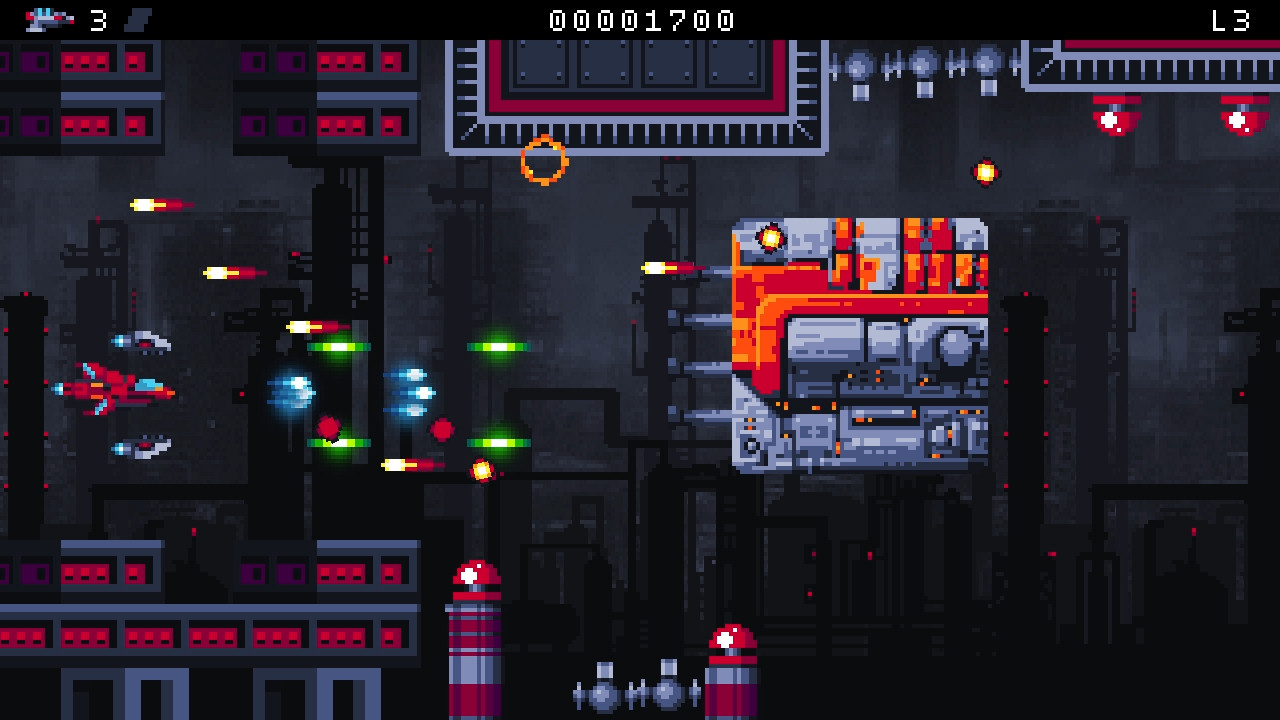
Task: Click the green energy beam pickup
Action: click(340, 347)
